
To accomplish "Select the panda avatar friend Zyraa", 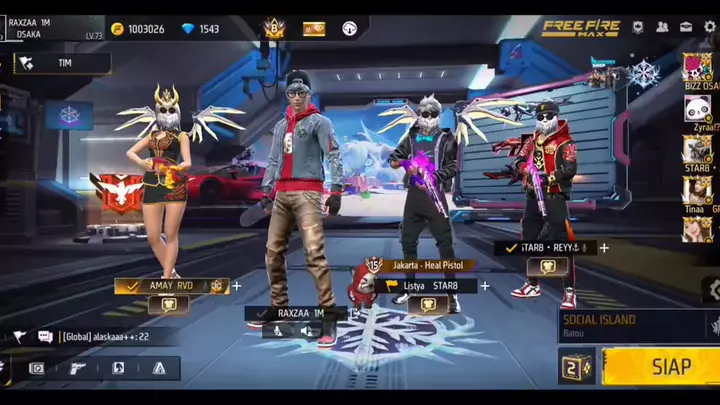I will coord(697,108).
